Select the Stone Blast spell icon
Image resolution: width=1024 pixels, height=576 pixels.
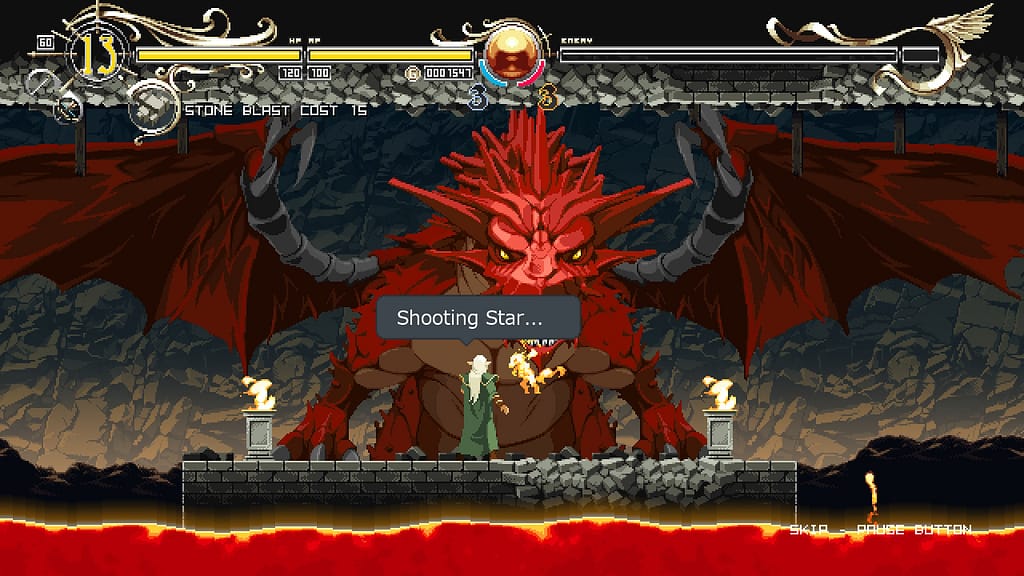150,110
